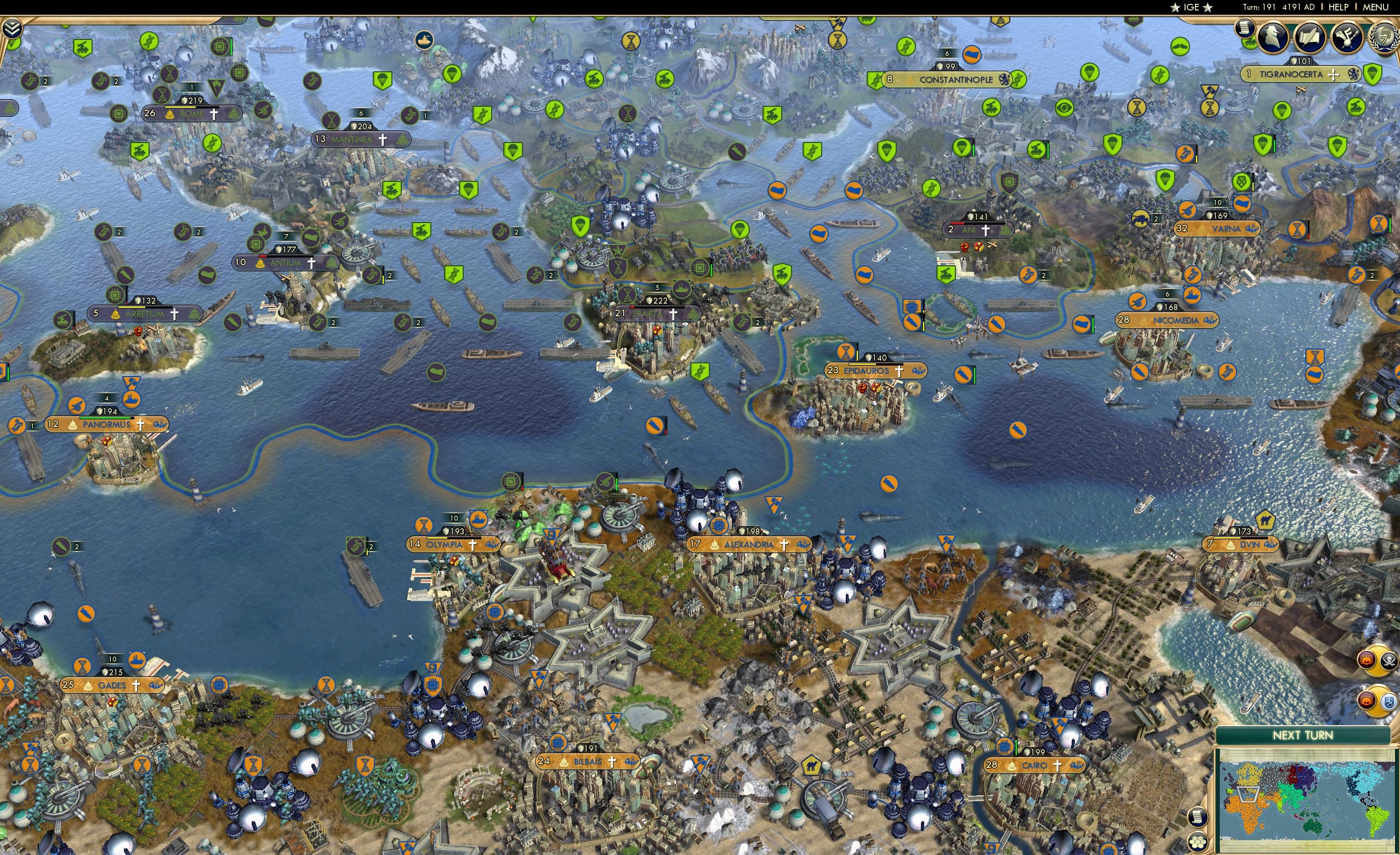1400x855 pixels.
Task: Click the barbarian skull-and-crossbones alert icon
Action: point(1388,661)
